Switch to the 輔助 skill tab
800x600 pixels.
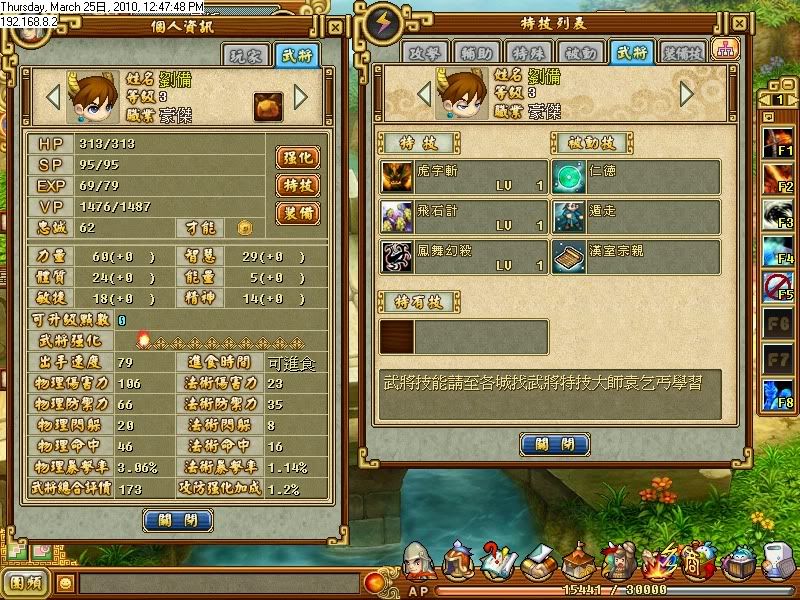[475, 53]
